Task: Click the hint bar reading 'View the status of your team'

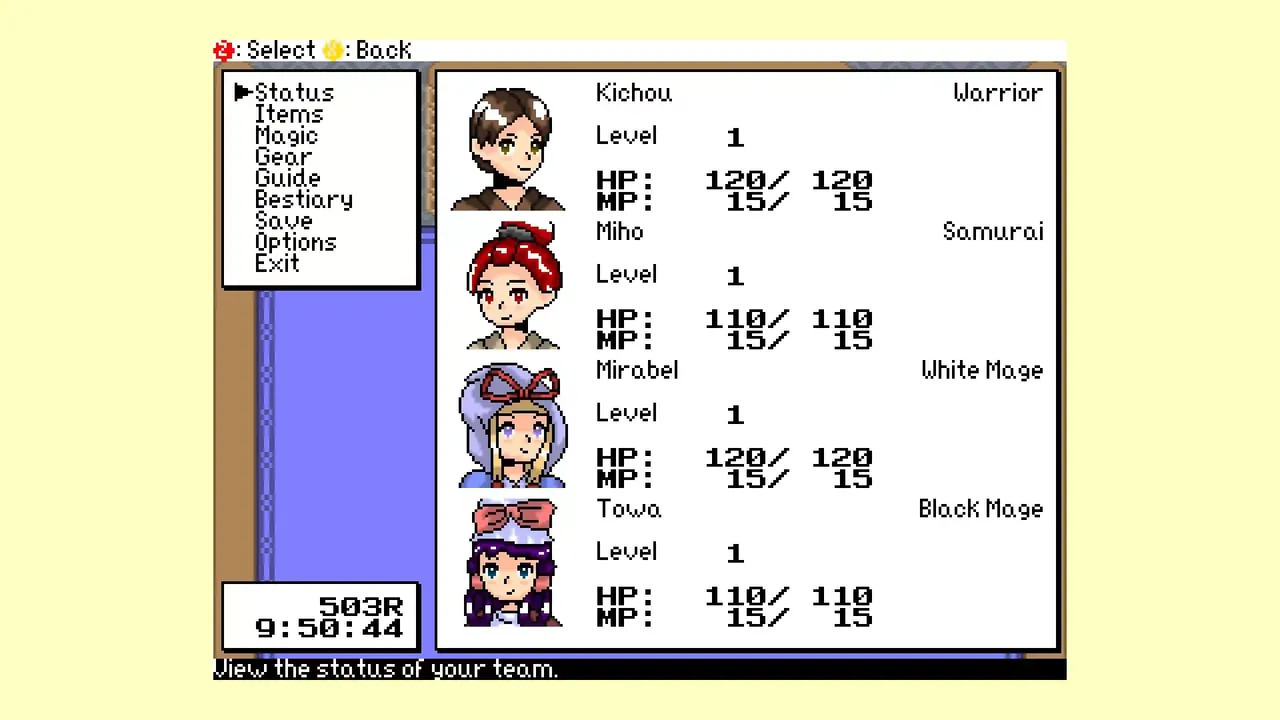Action: point(386,669)
